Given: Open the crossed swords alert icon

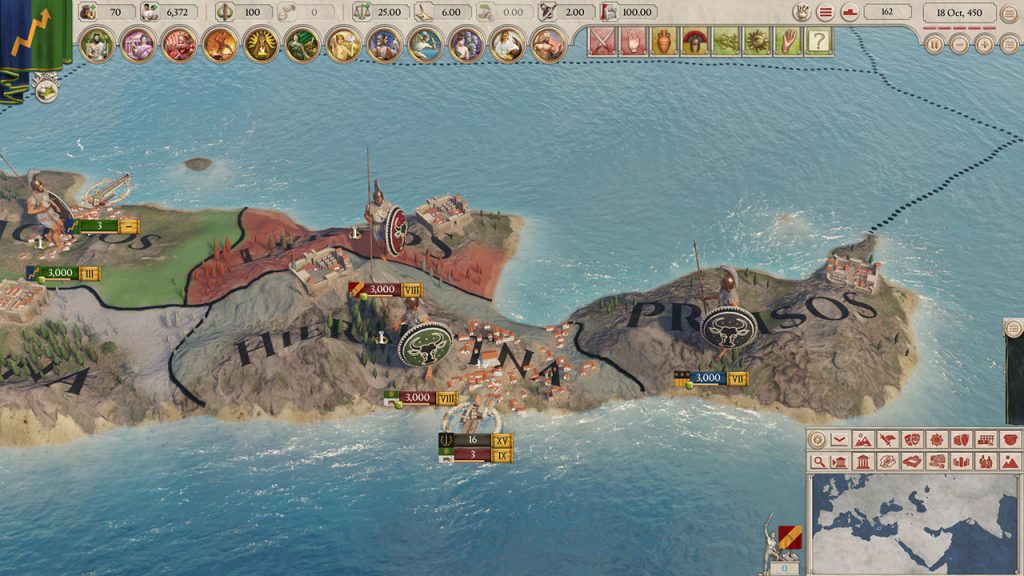Looking at the screenshot, I should [601, 42].
